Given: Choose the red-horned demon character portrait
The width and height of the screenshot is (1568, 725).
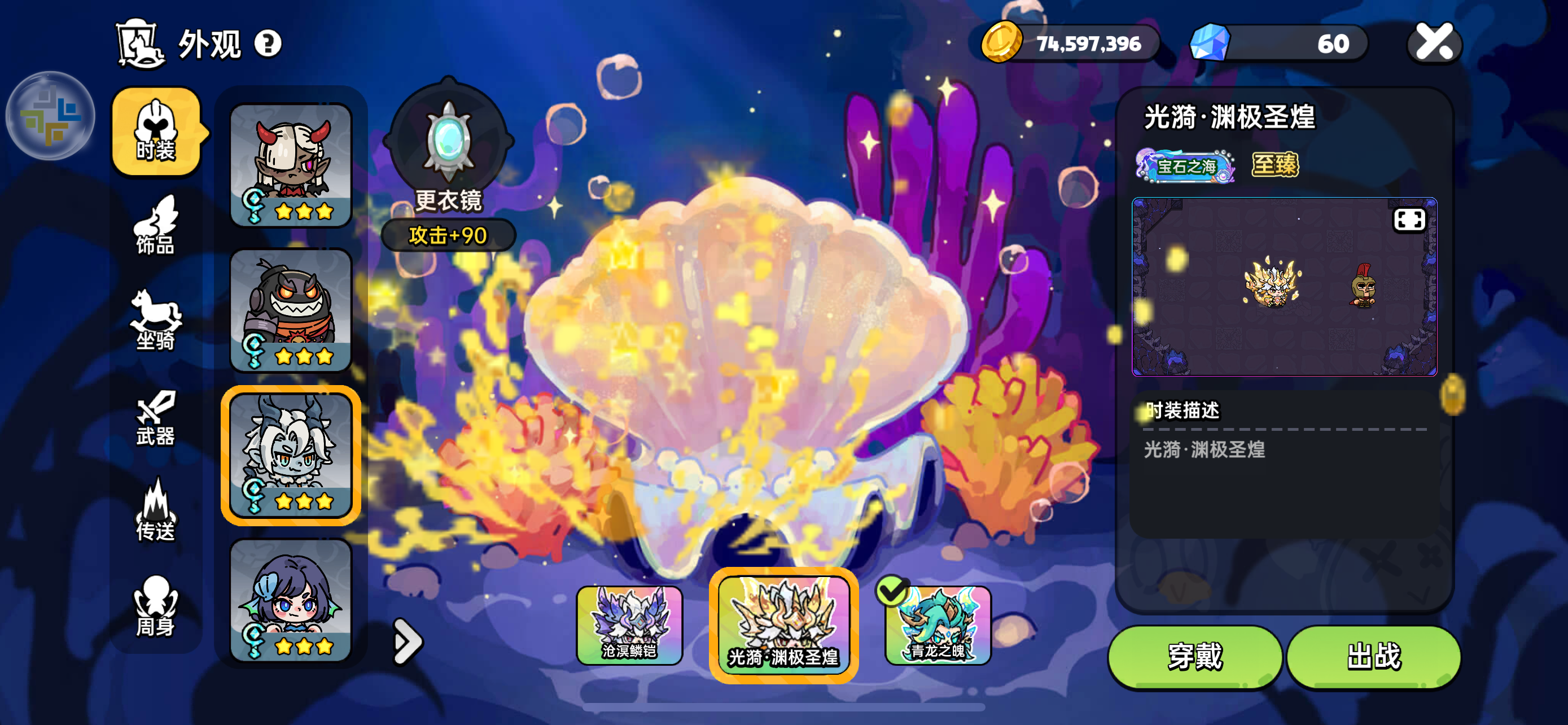Looking at the screenshot, I should [291, 164].
